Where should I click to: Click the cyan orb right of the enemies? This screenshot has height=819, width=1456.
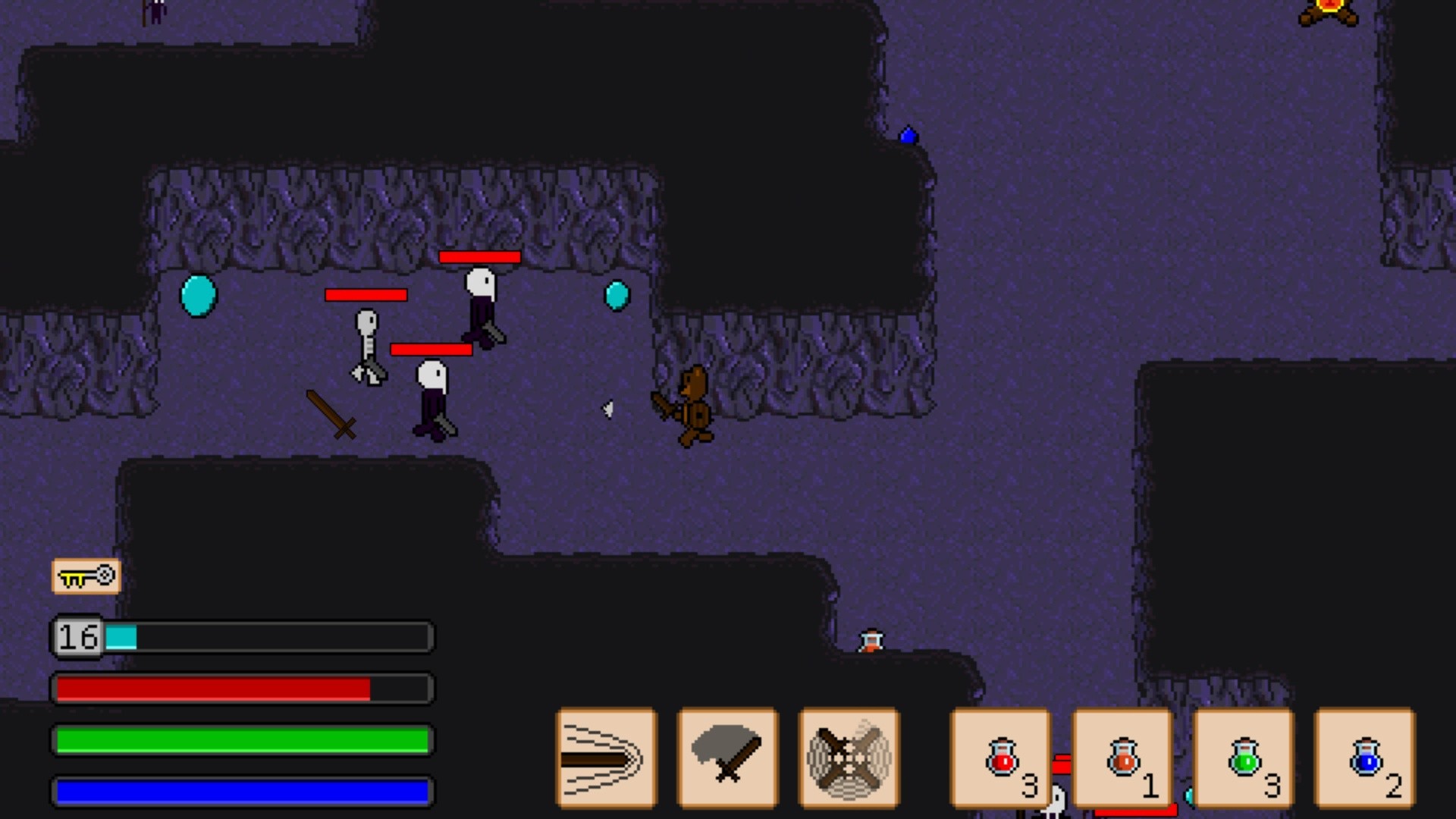pos(617,296)
